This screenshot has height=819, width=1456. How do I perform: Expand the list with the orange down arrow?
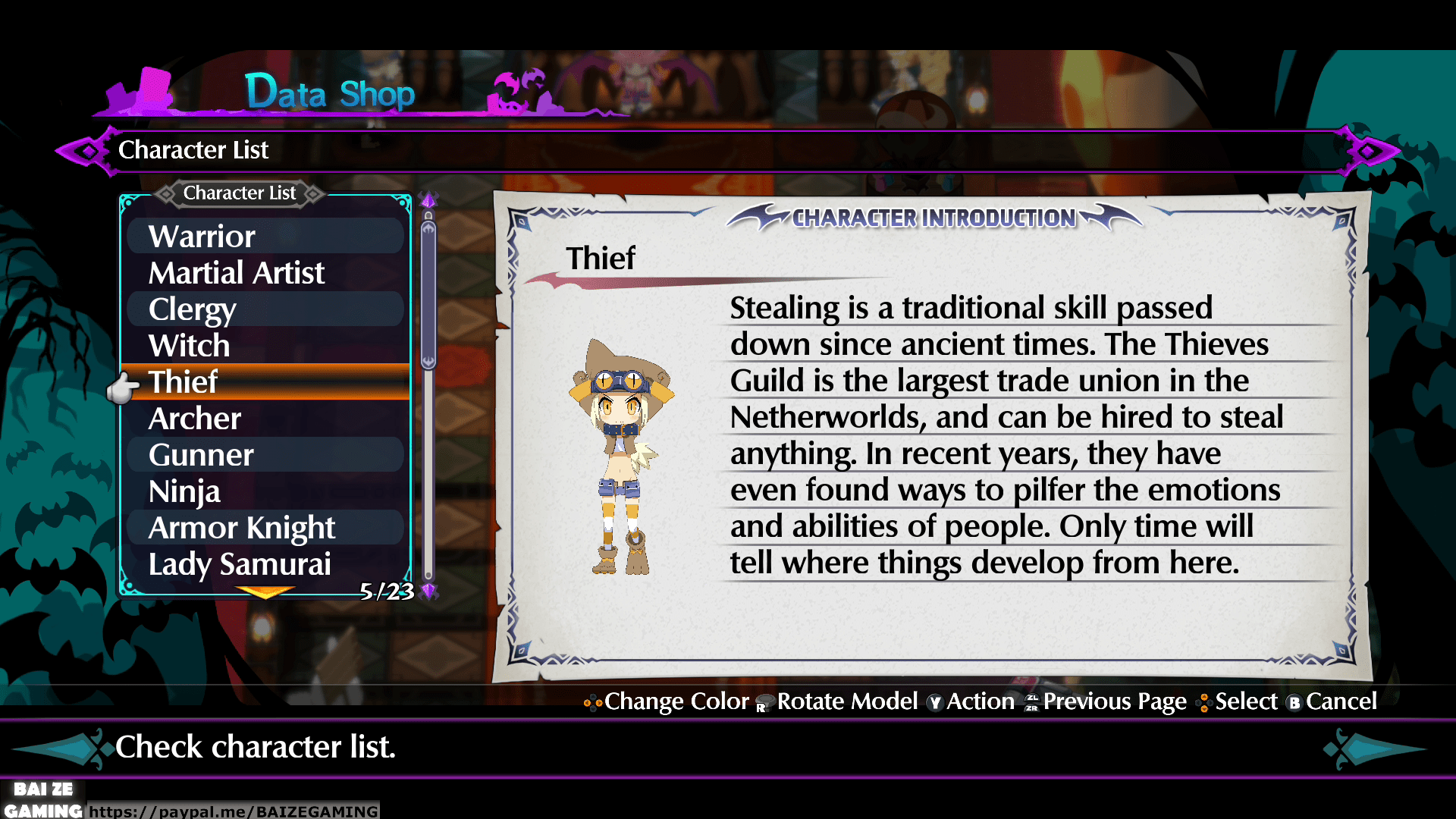pyautogui.click(x=265, y=592)
